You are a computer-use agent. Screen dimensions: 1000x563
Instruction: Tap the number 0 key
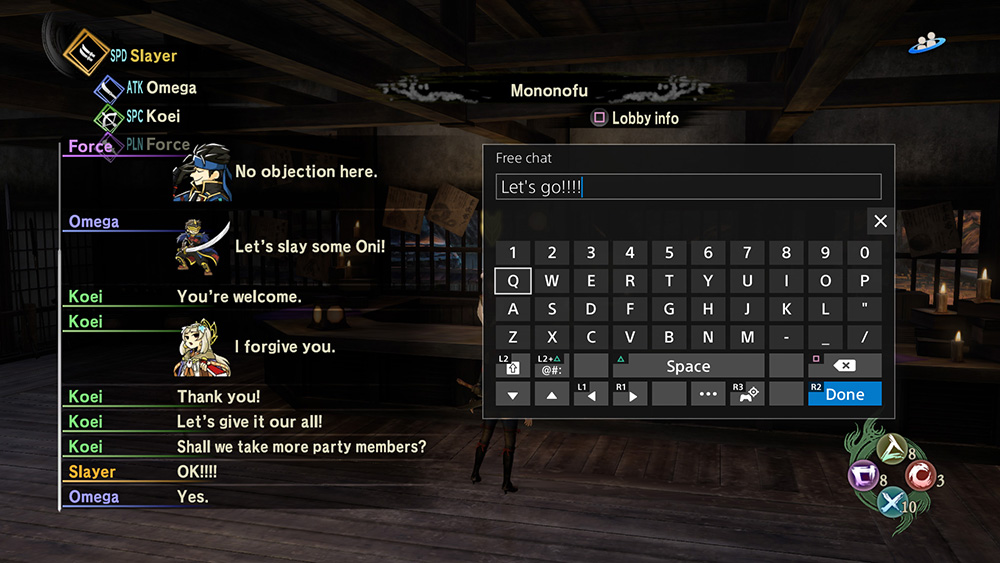coord(864,253)
